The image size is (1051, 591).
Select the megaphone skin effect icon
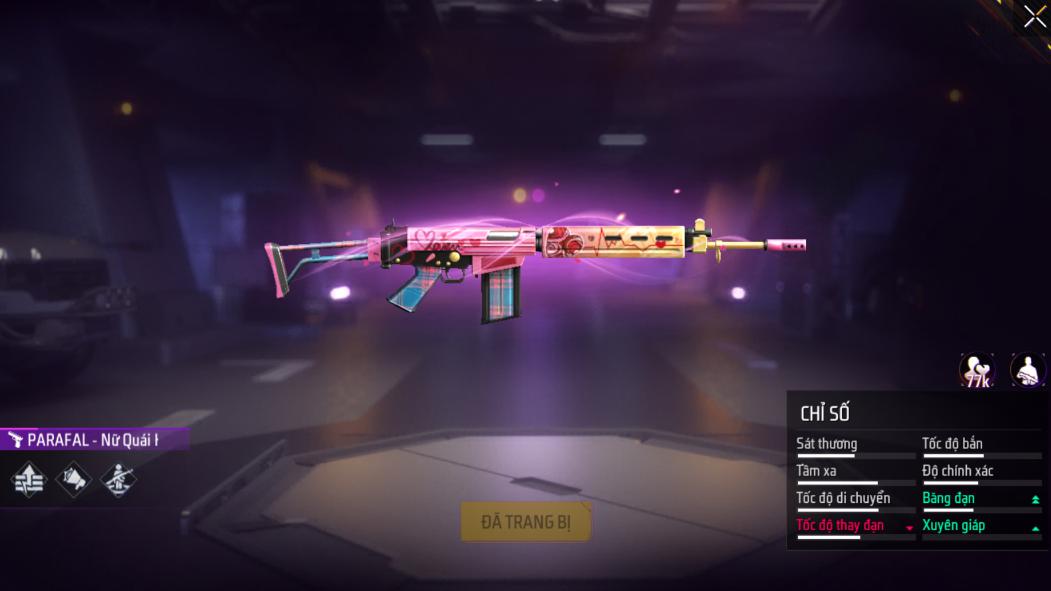74,480
